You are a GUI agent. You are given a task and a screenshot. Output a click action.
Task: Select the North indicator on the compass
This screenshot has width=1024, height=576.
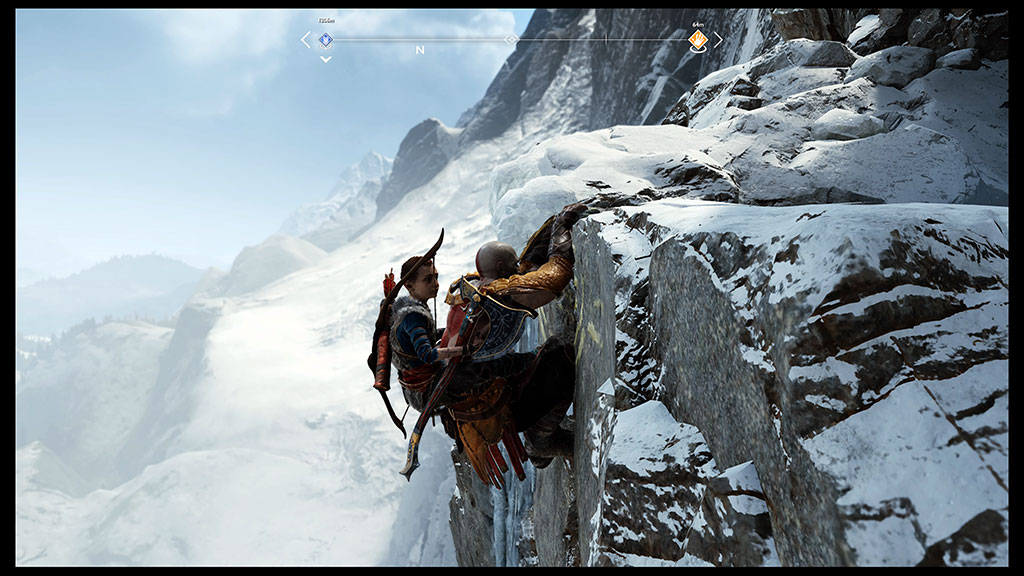(x=420, y=50)
